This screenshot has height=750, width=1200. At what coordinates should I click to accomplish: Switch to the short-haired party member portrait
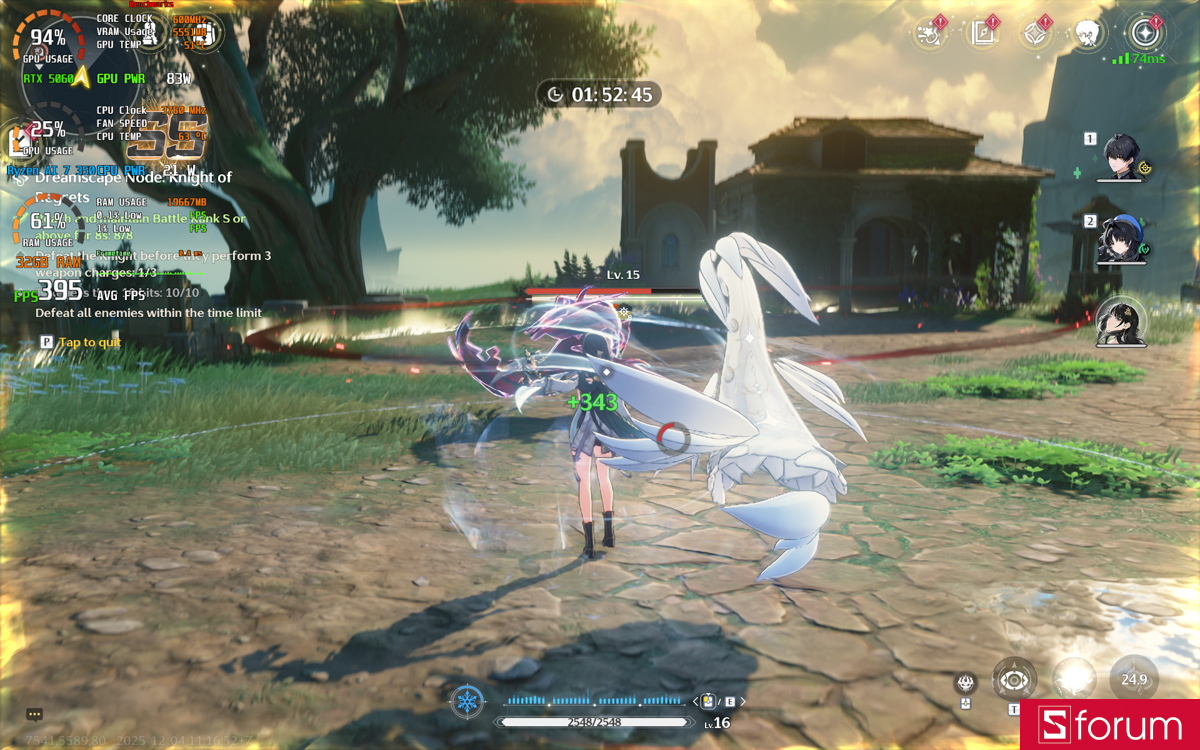(x=1122, y=157)
